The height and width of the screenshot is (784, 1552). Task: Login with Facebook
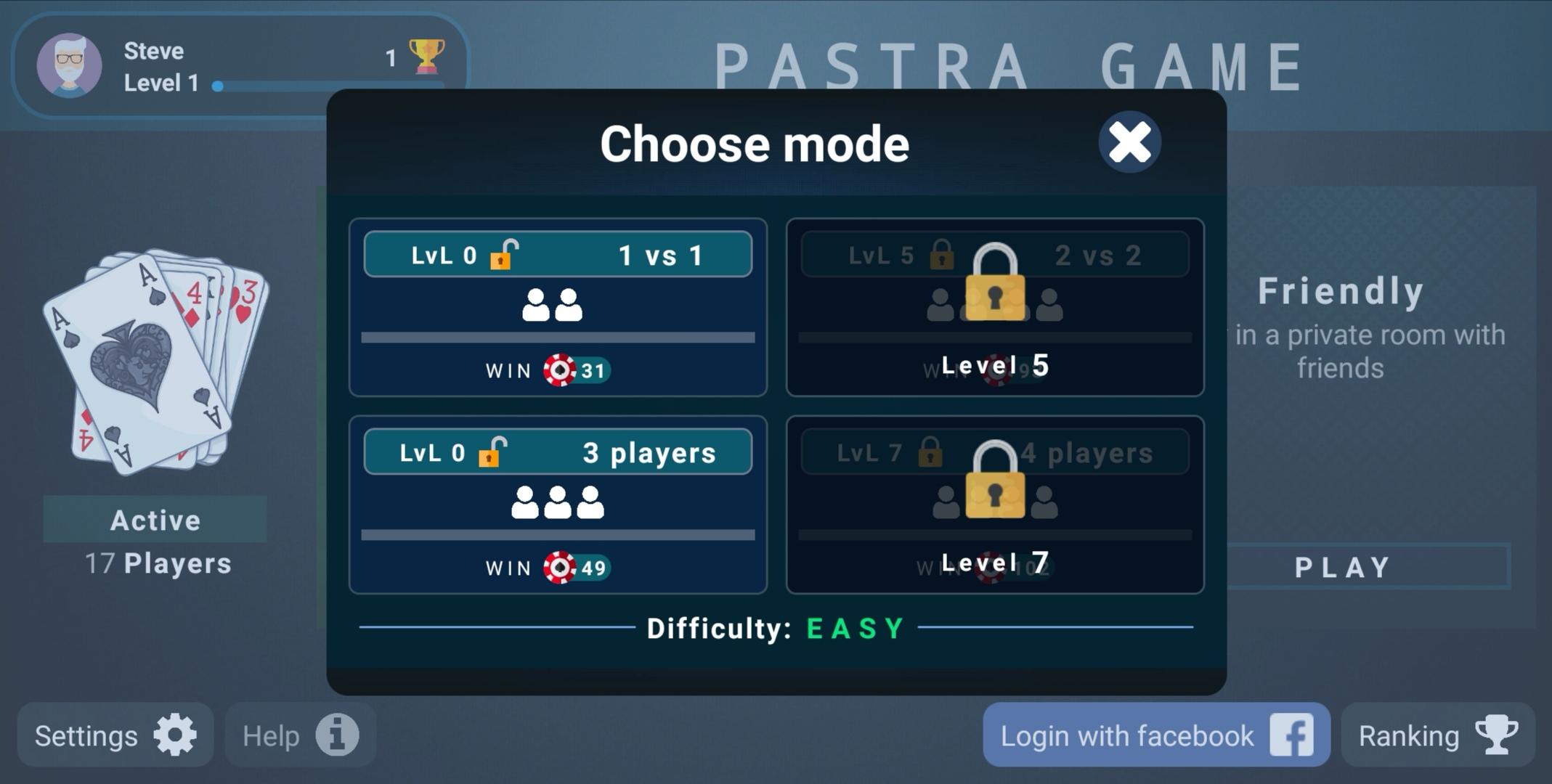click(1155, 735)
